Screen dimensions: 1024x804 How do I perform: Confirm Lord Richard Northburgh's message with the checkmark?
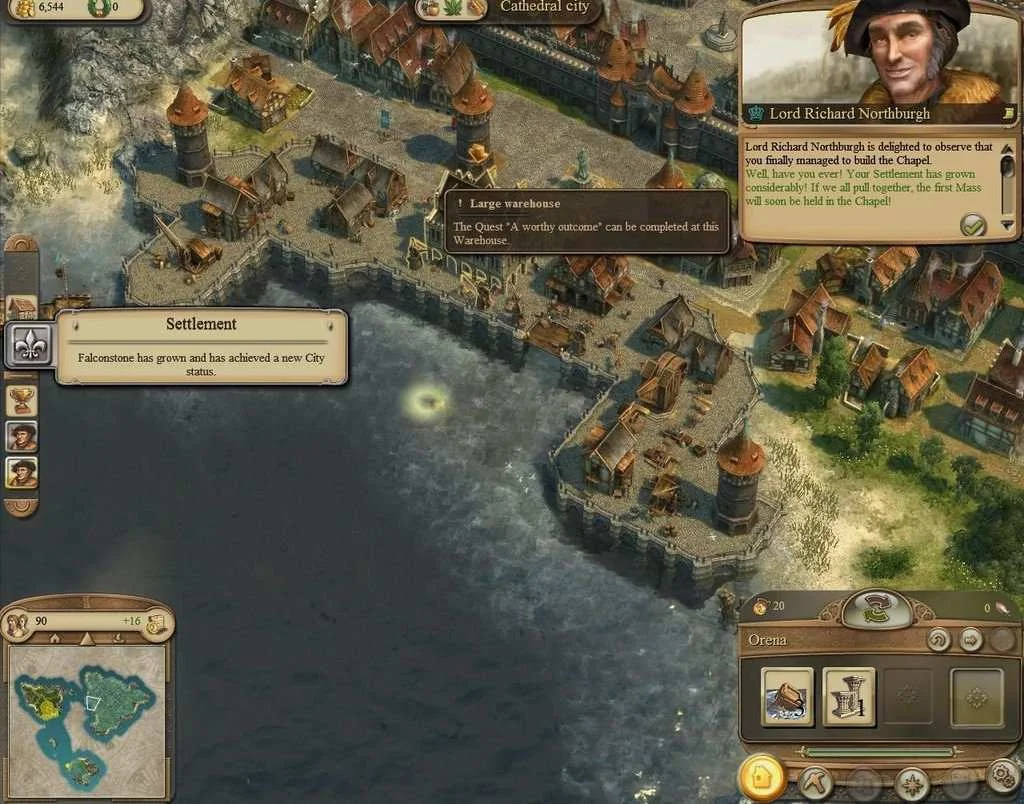[973, 226]
